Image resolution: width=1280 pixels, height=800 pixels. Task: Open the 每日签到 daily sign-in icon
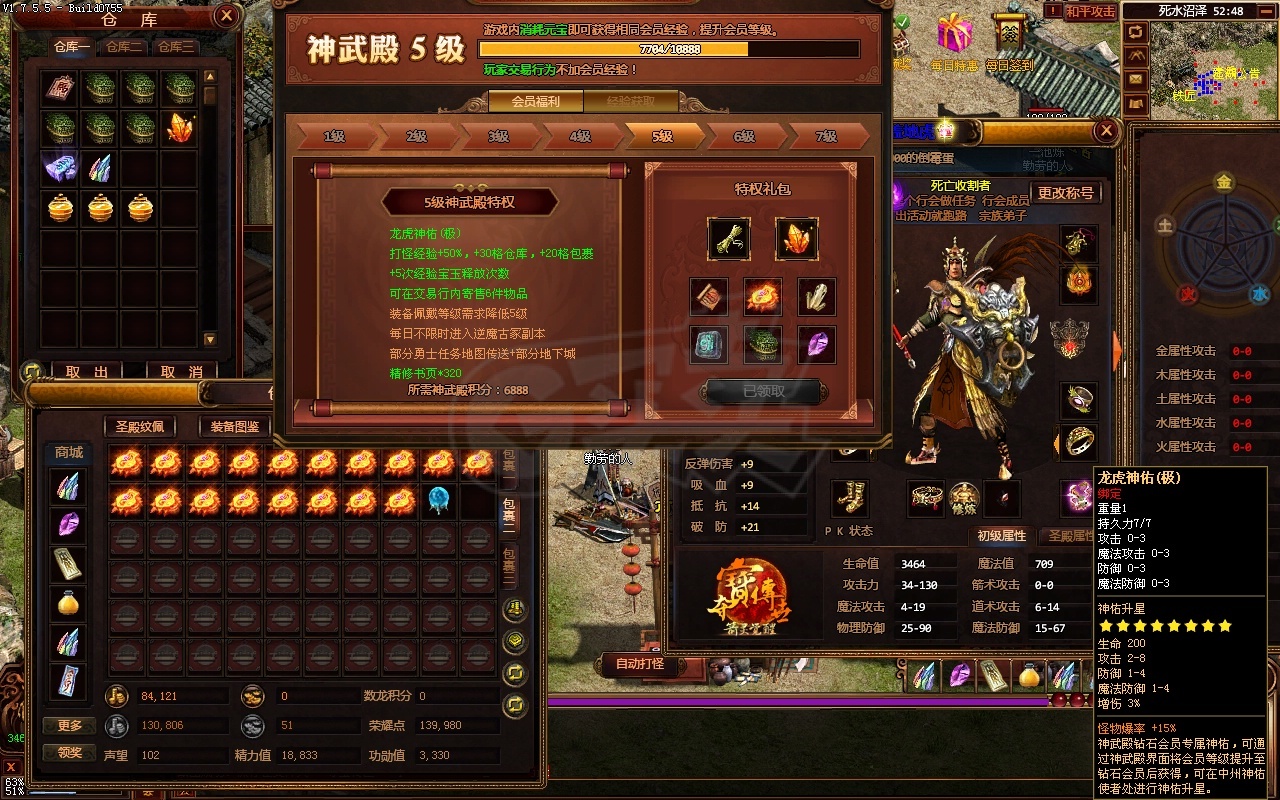1009,33
